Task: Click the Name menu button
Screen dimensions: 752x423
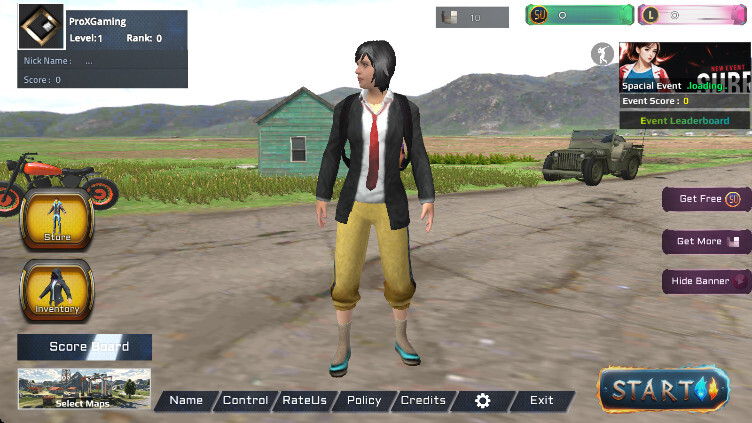Action: (186, 400)
